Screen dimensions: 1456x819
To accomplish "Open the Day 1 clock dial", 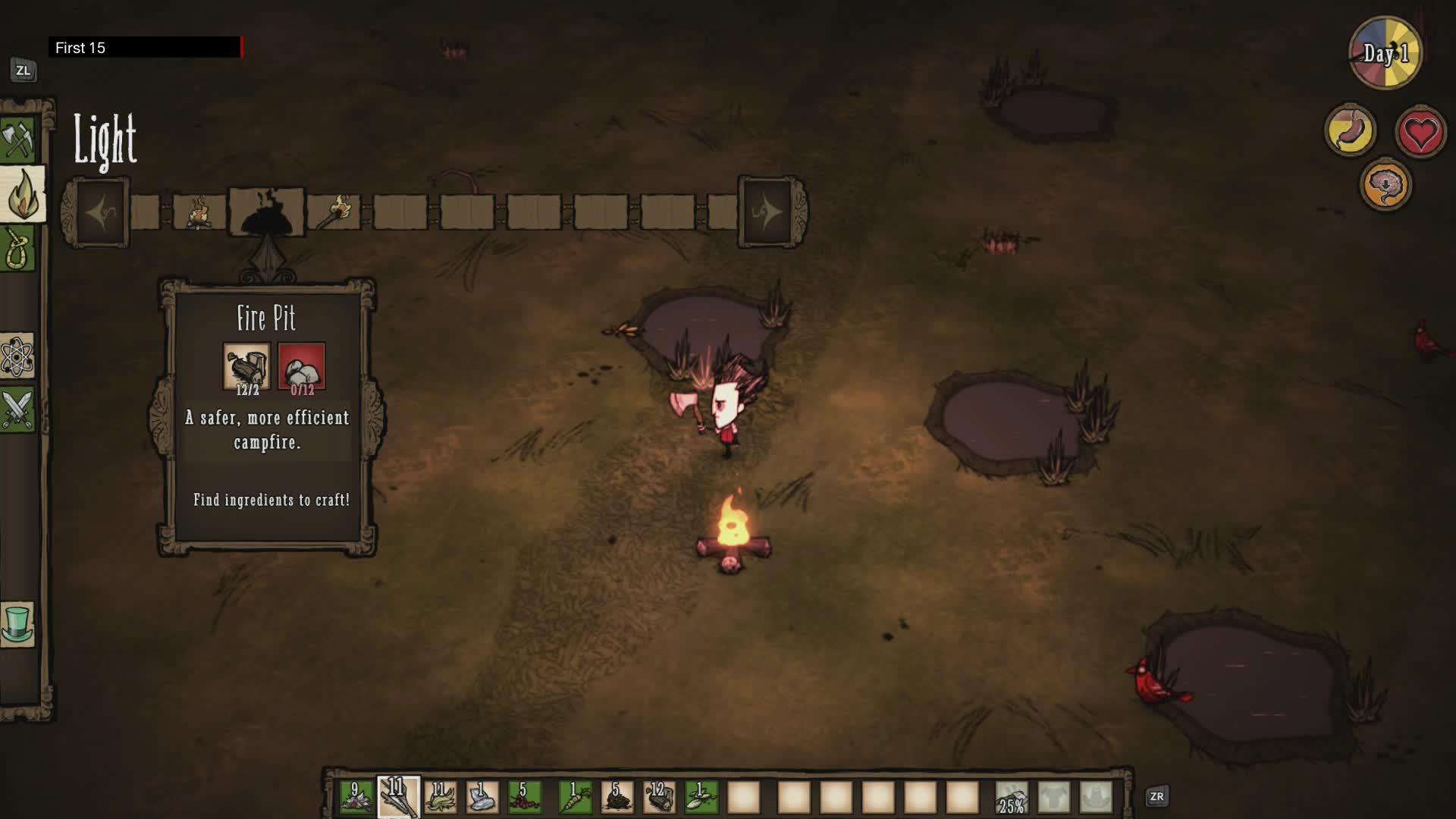I will pyautogui.click(x=1386, y=53).
